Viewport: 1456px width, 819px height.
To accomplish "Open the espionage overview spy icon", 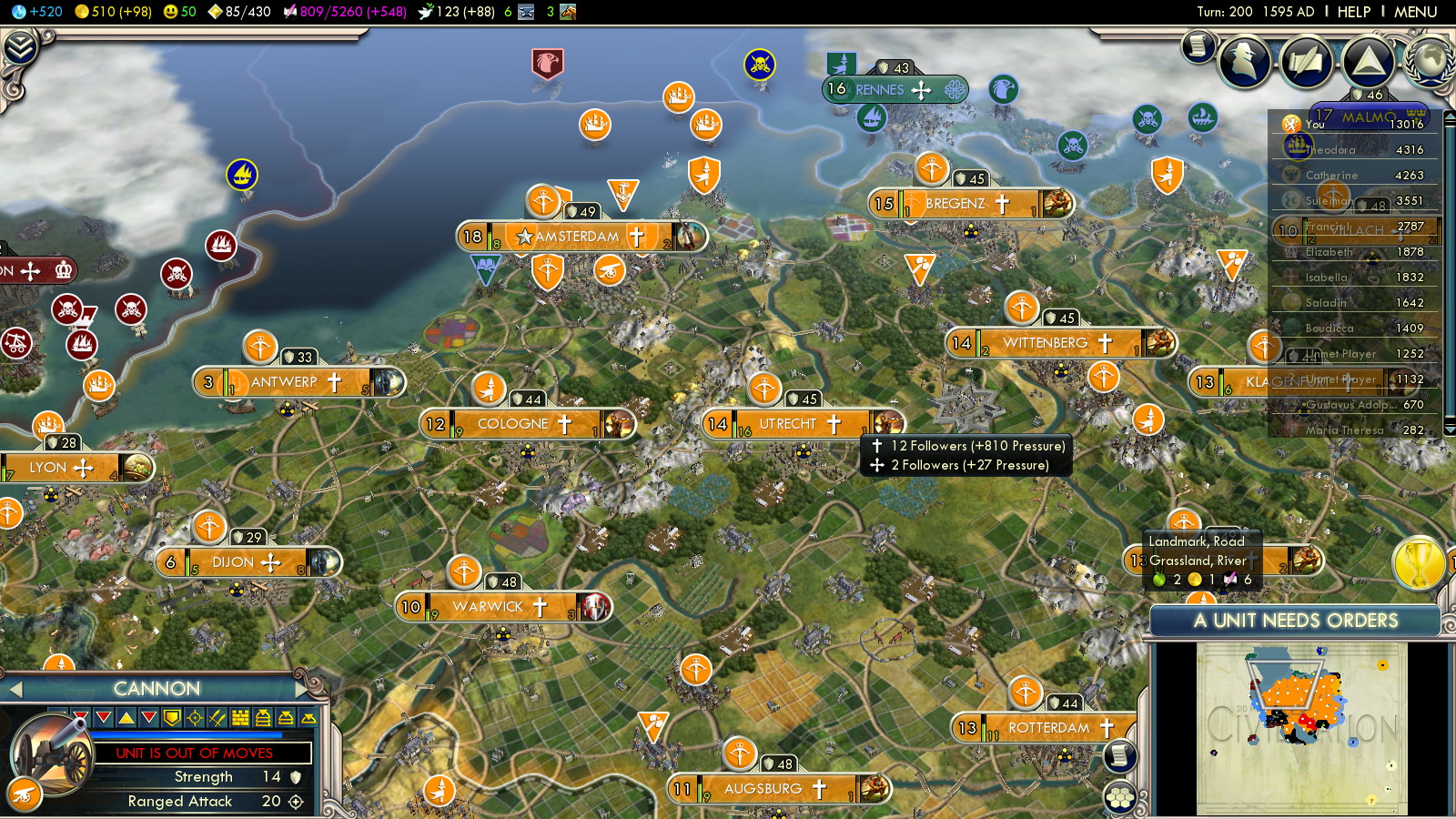I will pos(1244,60).
